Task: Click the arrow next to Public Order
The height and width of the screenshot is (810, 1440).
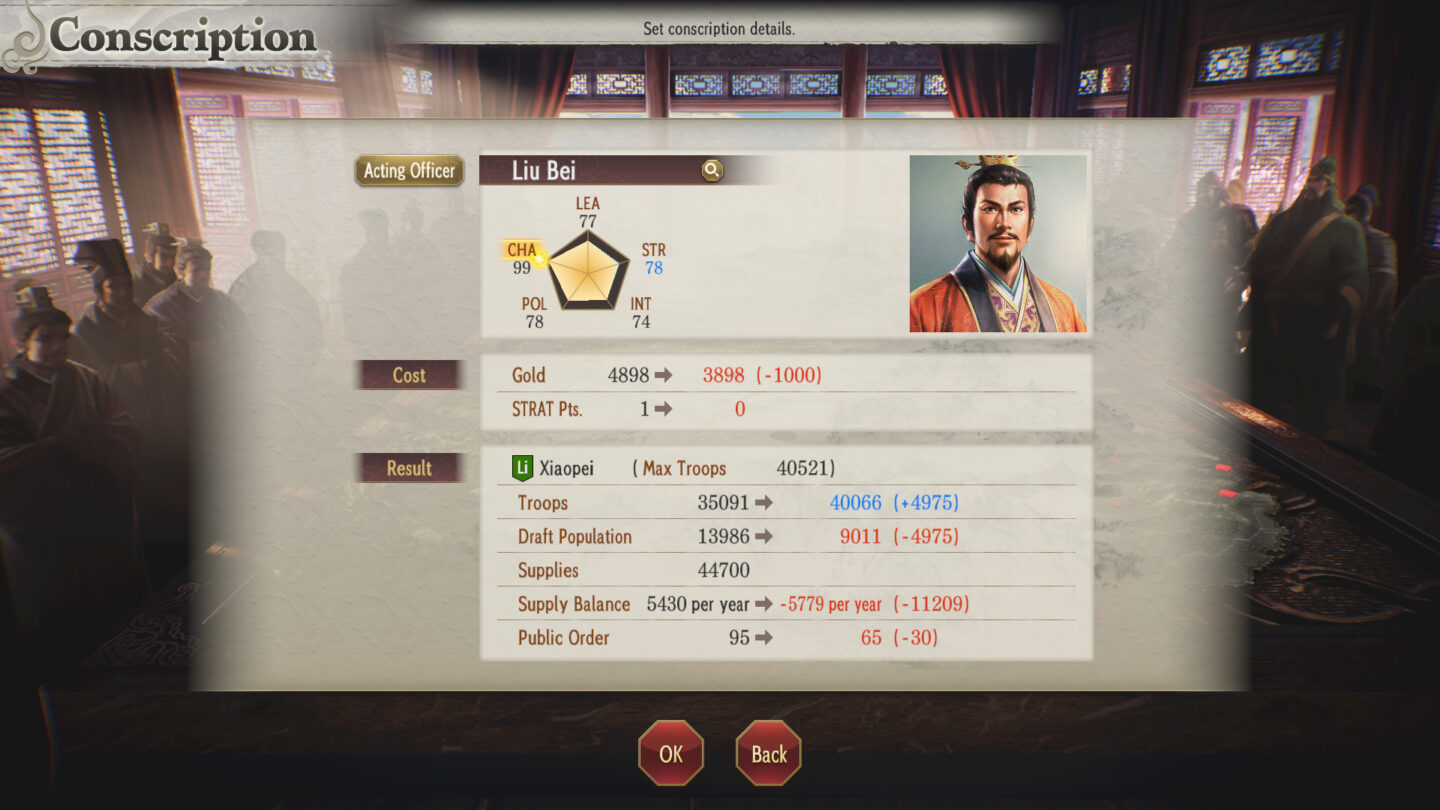Action: point(765,638)
